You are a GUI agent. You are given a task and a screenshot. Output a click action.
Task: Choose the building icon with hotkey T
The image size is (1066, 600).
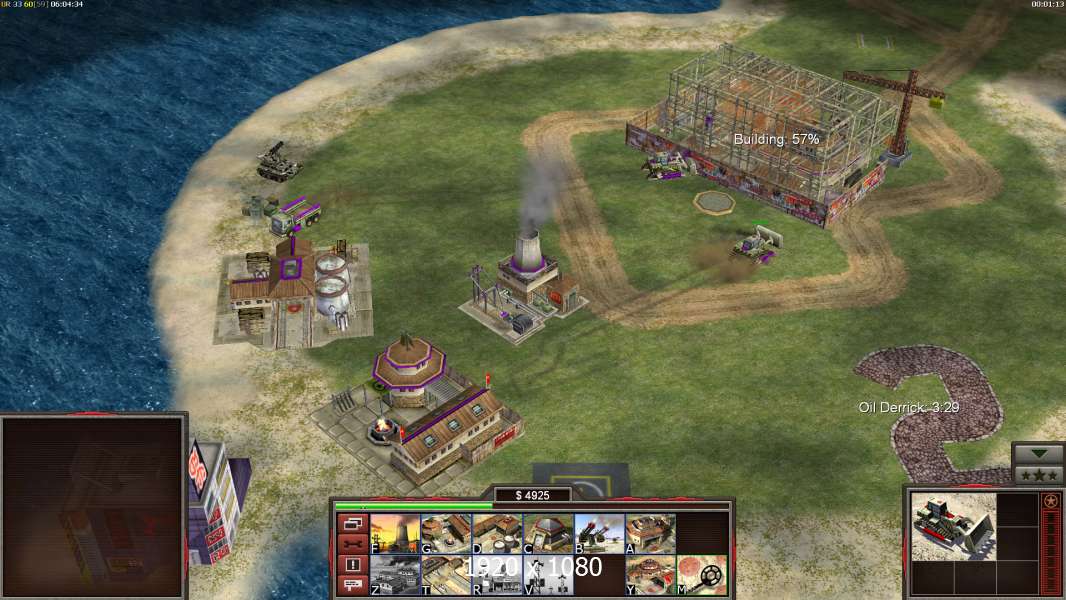[x=446, y=575]
